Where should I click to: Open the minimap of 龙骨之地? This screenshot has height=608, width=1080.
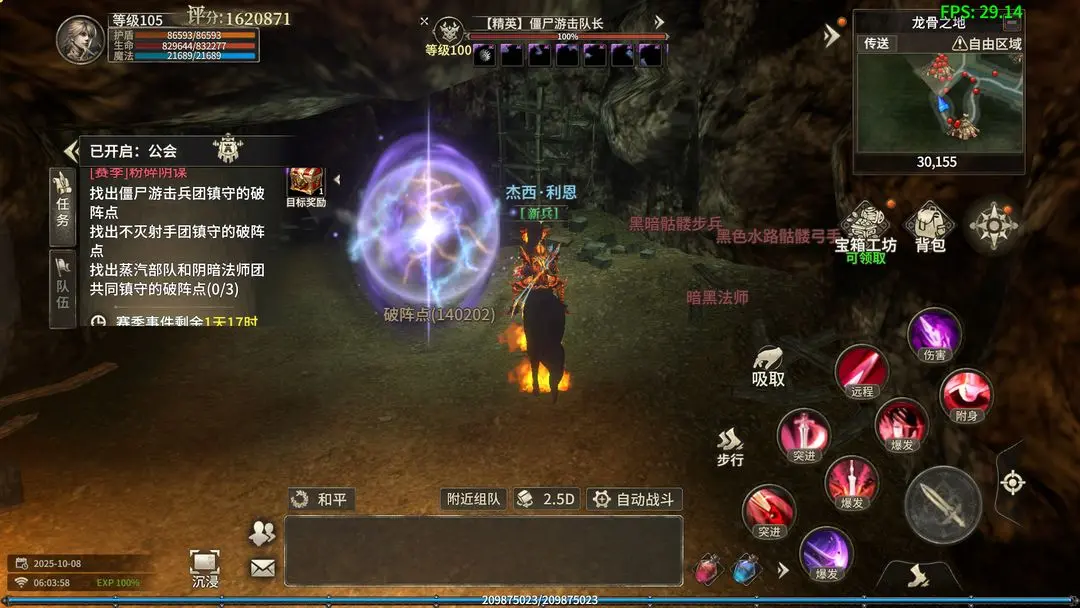938,98
